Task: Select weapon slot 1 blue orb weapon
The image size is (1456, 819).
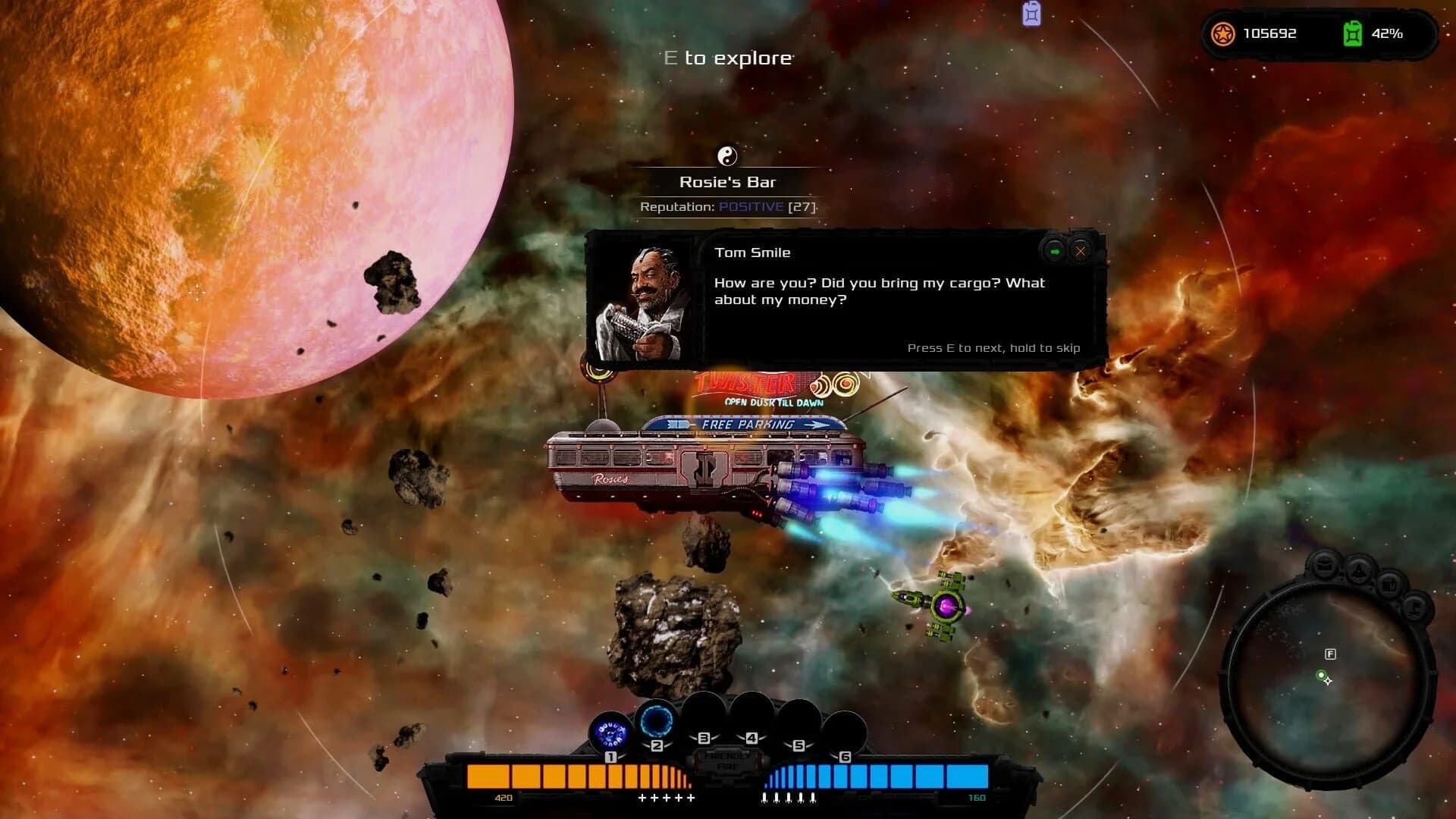Action: click(610, 732)
